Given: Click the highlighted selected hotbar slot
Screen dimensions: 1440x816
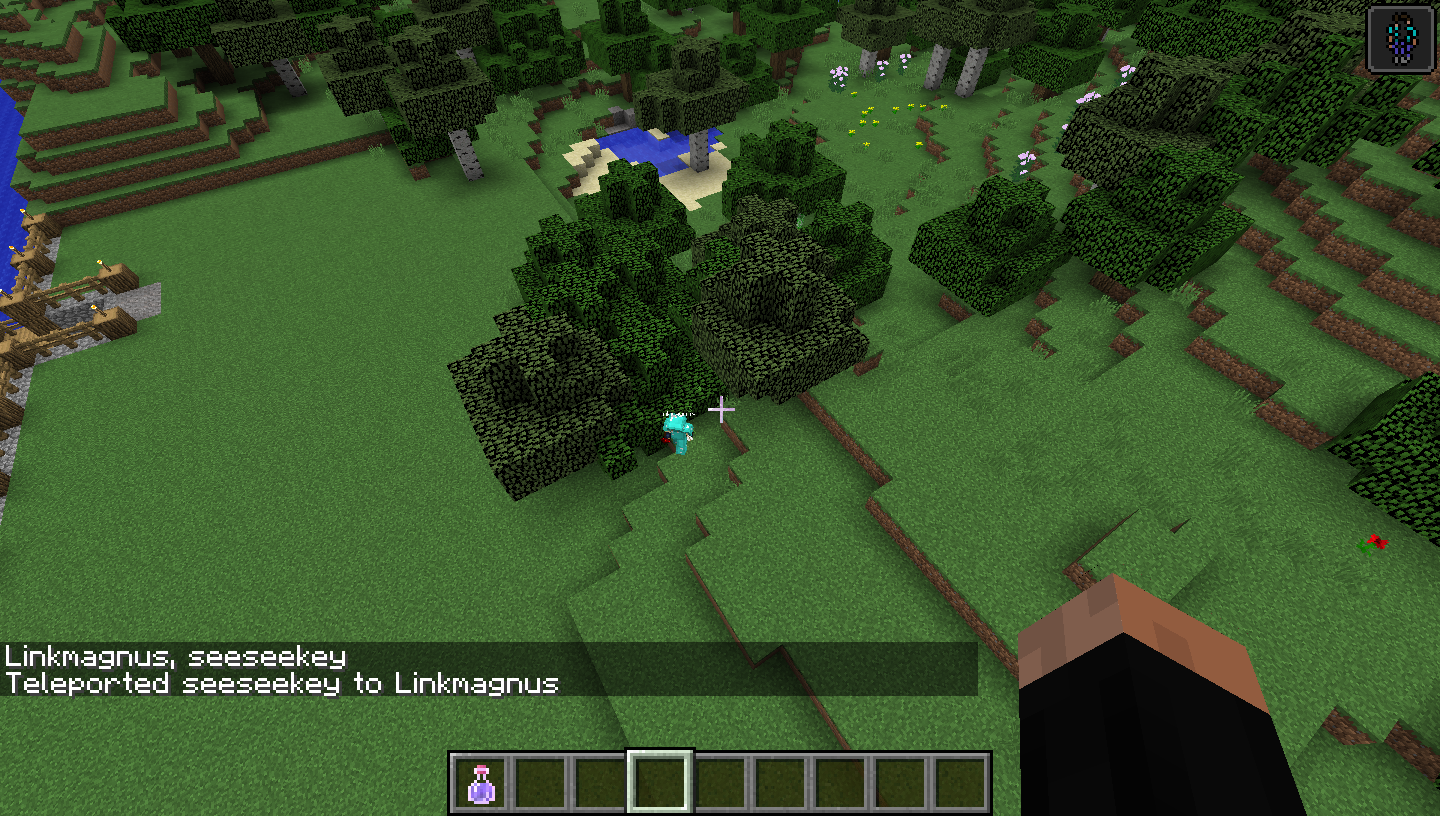Looking at the screenshot, I should (x=660, y=782).
